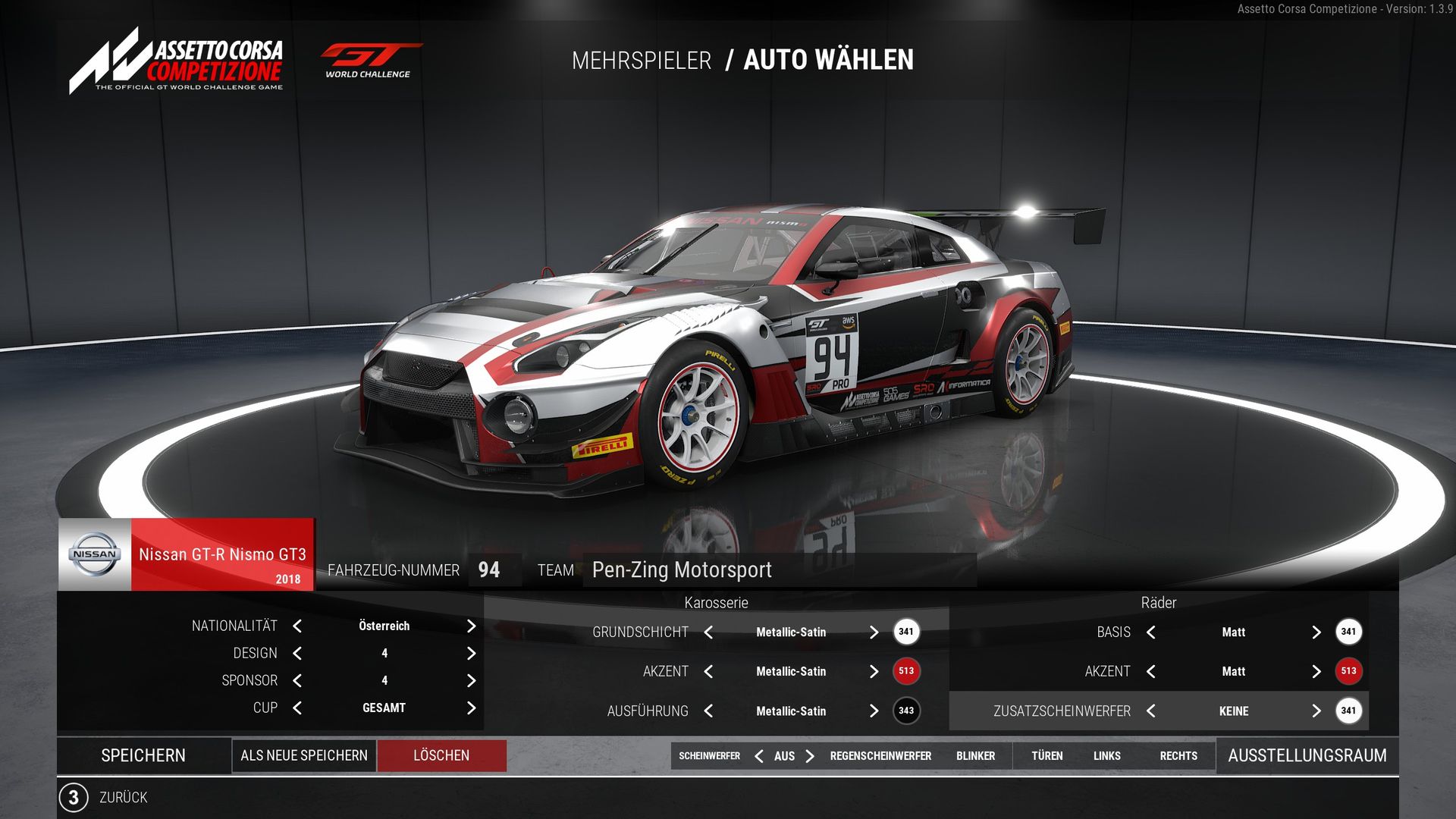Choose ALS NEUE SPEICHERN option
Image resolution: width=1456 pixels, height=819 pixels.
(303, 755)
